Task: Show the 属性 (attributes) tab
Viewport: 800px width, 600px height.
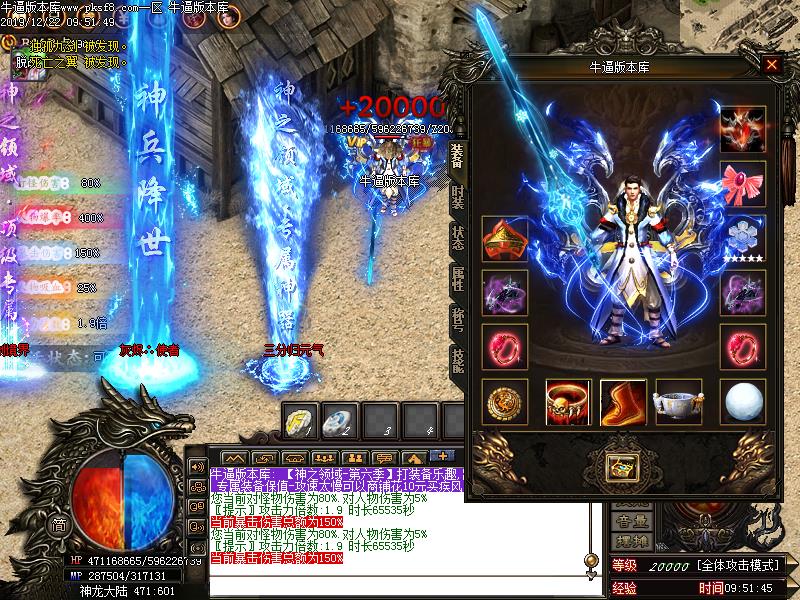Action: click(458, 280)
